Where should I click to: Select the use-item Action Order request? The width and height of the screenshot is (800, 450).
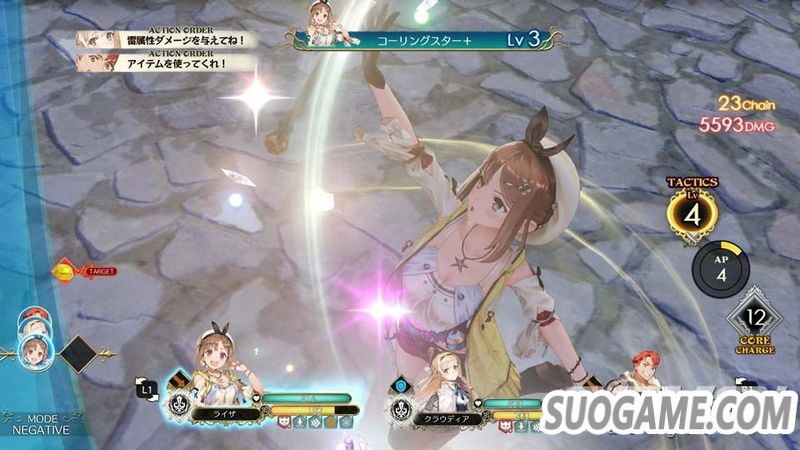(x=164, y=62)
